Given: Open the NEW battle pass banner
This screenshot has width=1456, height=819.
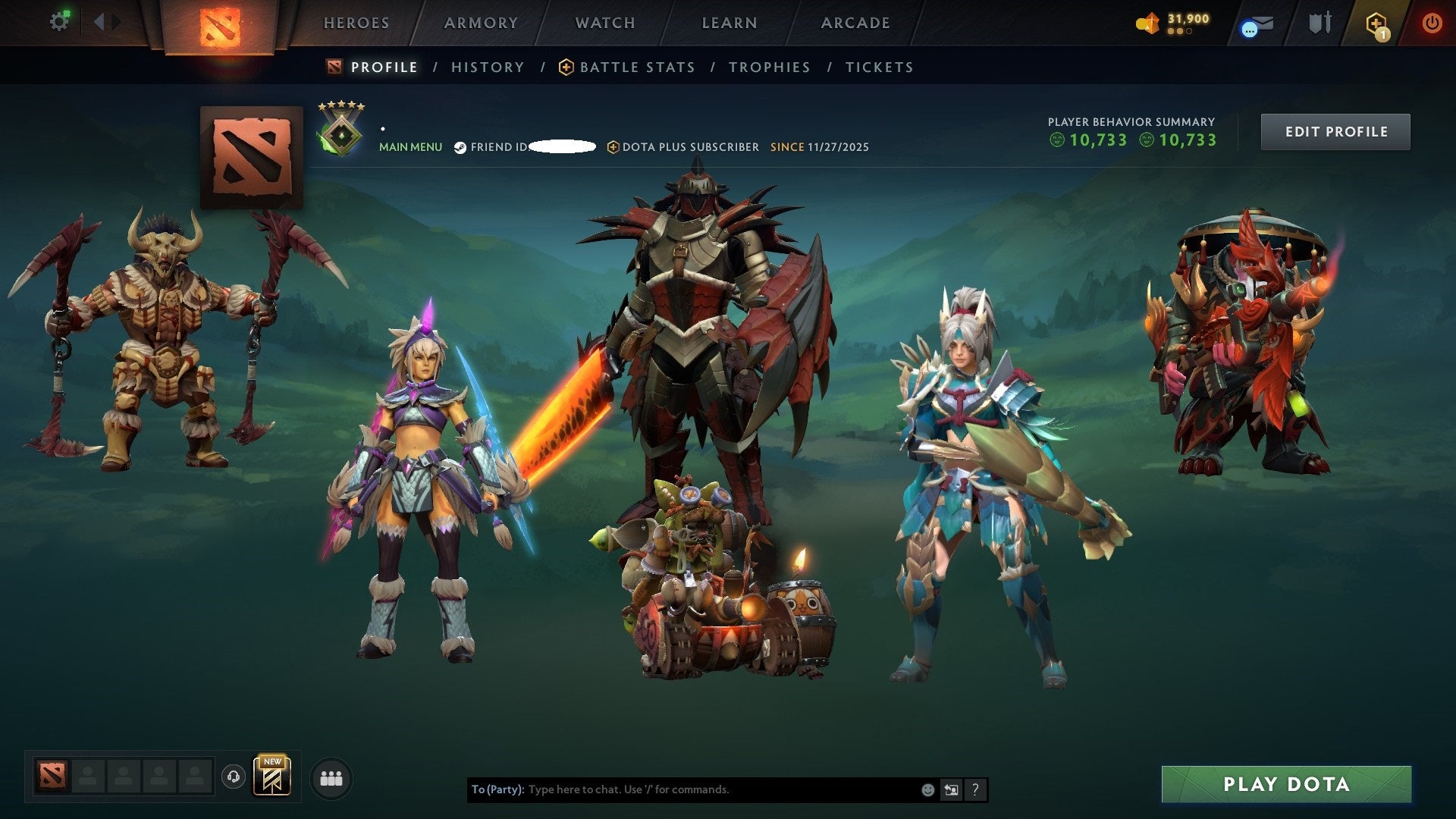Looking at the screenshot, I should click(x=274, y=775).
